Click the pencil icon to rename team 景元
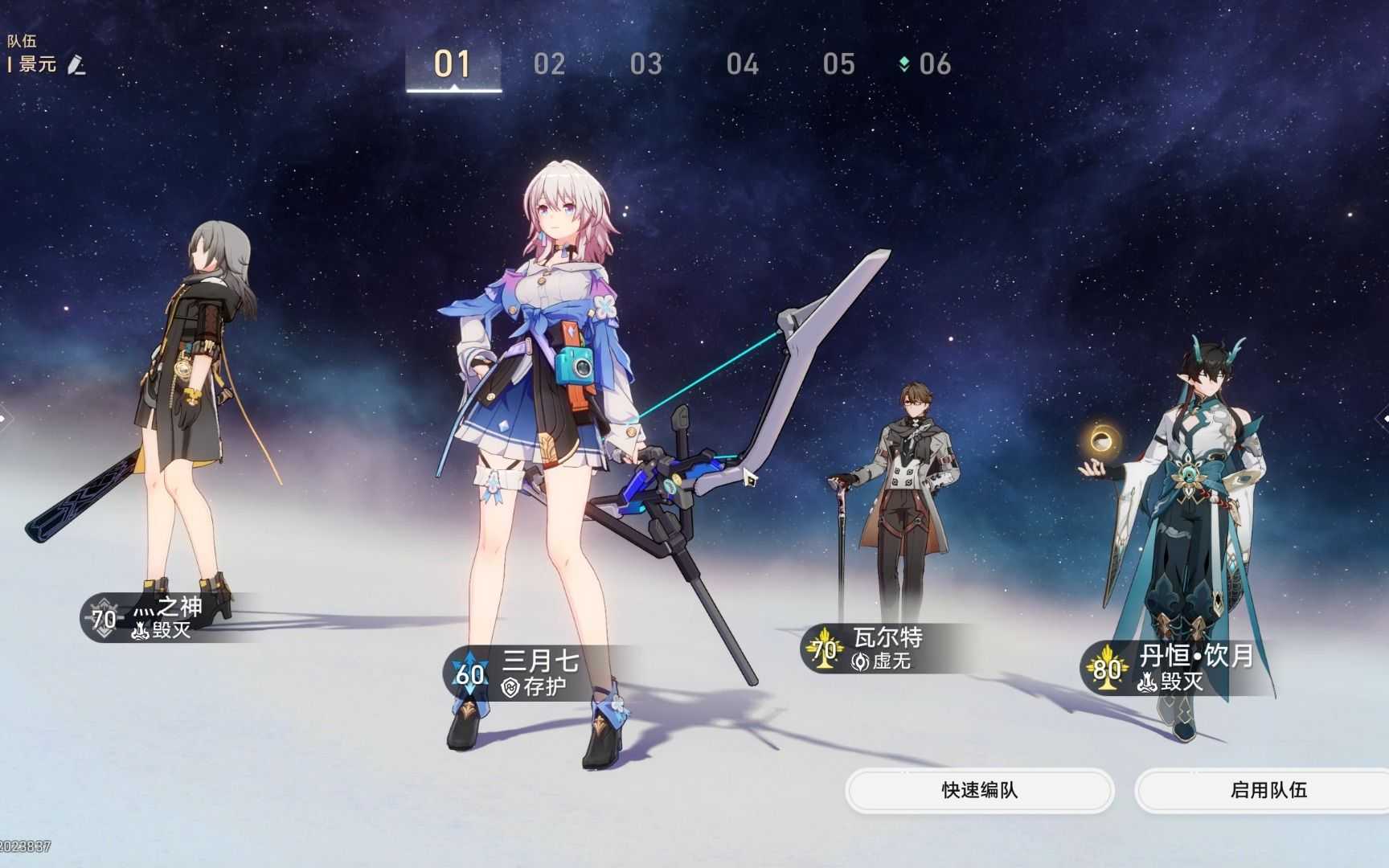 76,66
